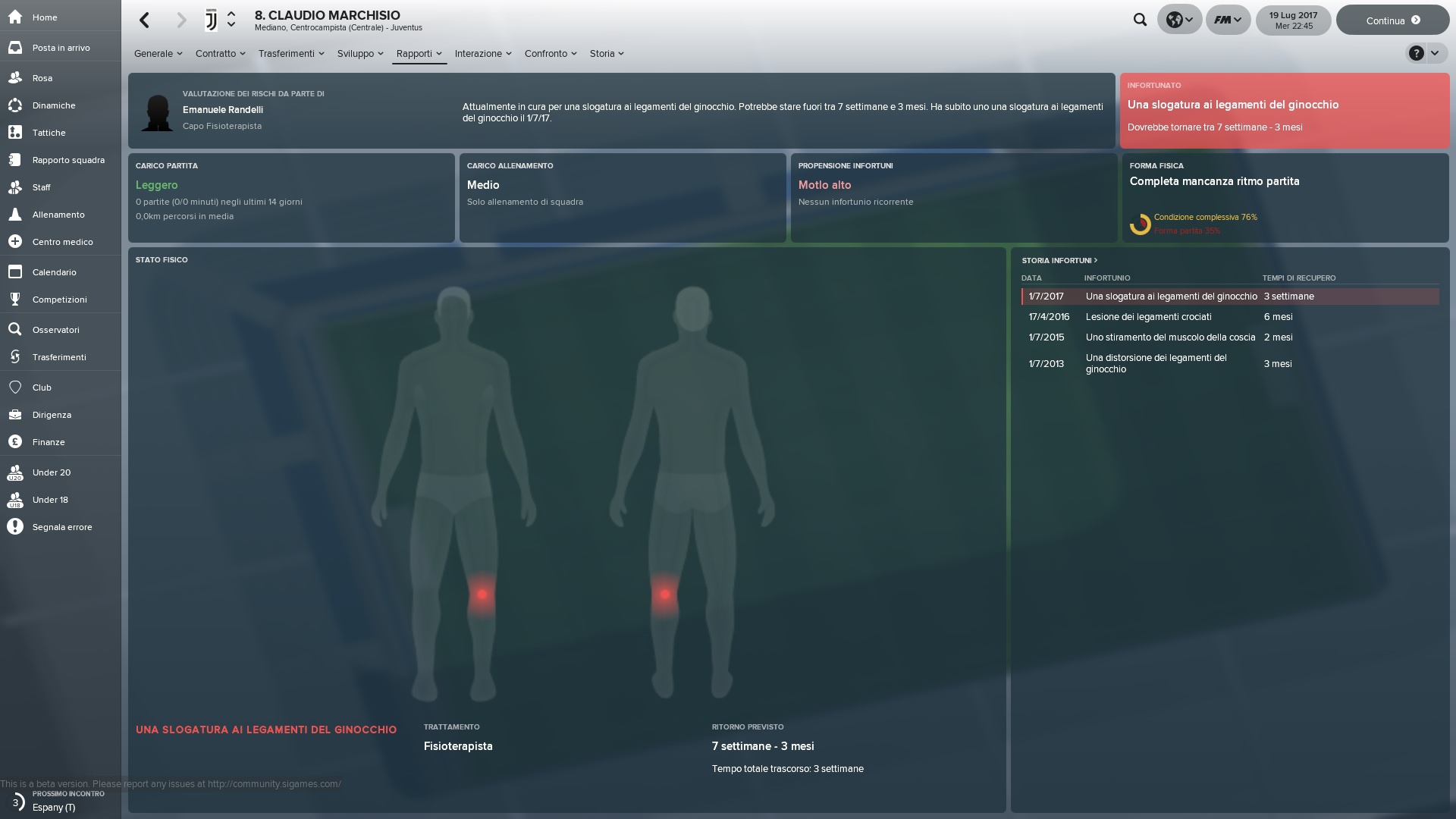Go to the Rosa squad screen

click(42, 78)
